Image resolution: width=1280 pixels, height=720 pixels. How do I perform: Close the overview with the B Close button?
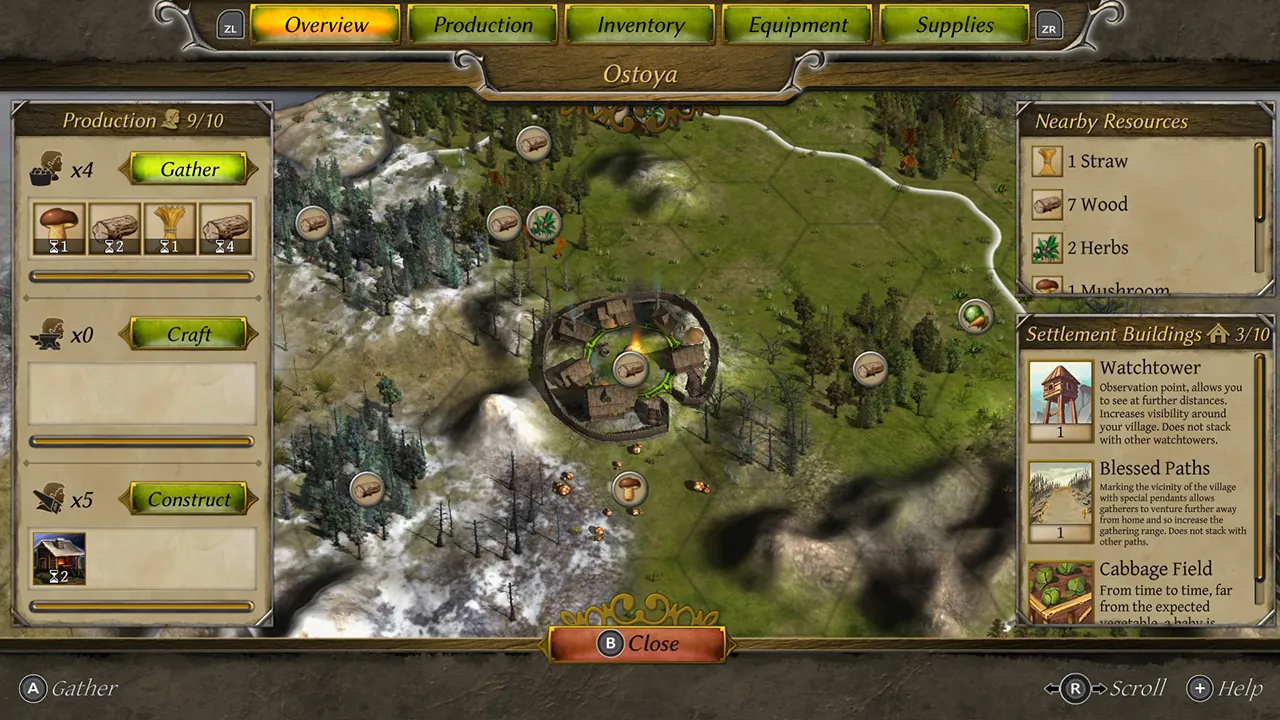pos(639,643)
